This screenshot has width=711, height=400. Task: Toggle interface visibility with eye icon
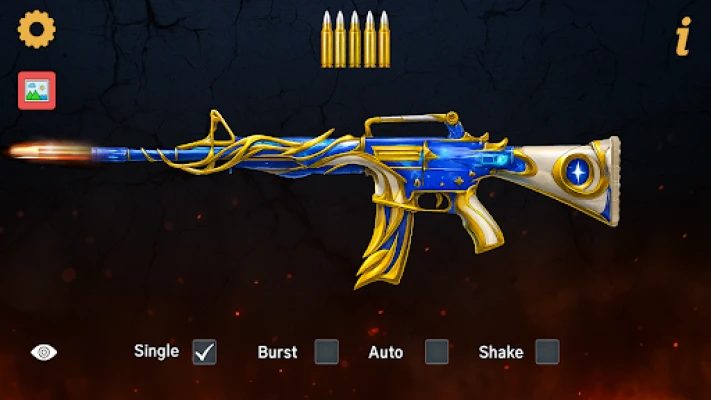tap(44, 352)
